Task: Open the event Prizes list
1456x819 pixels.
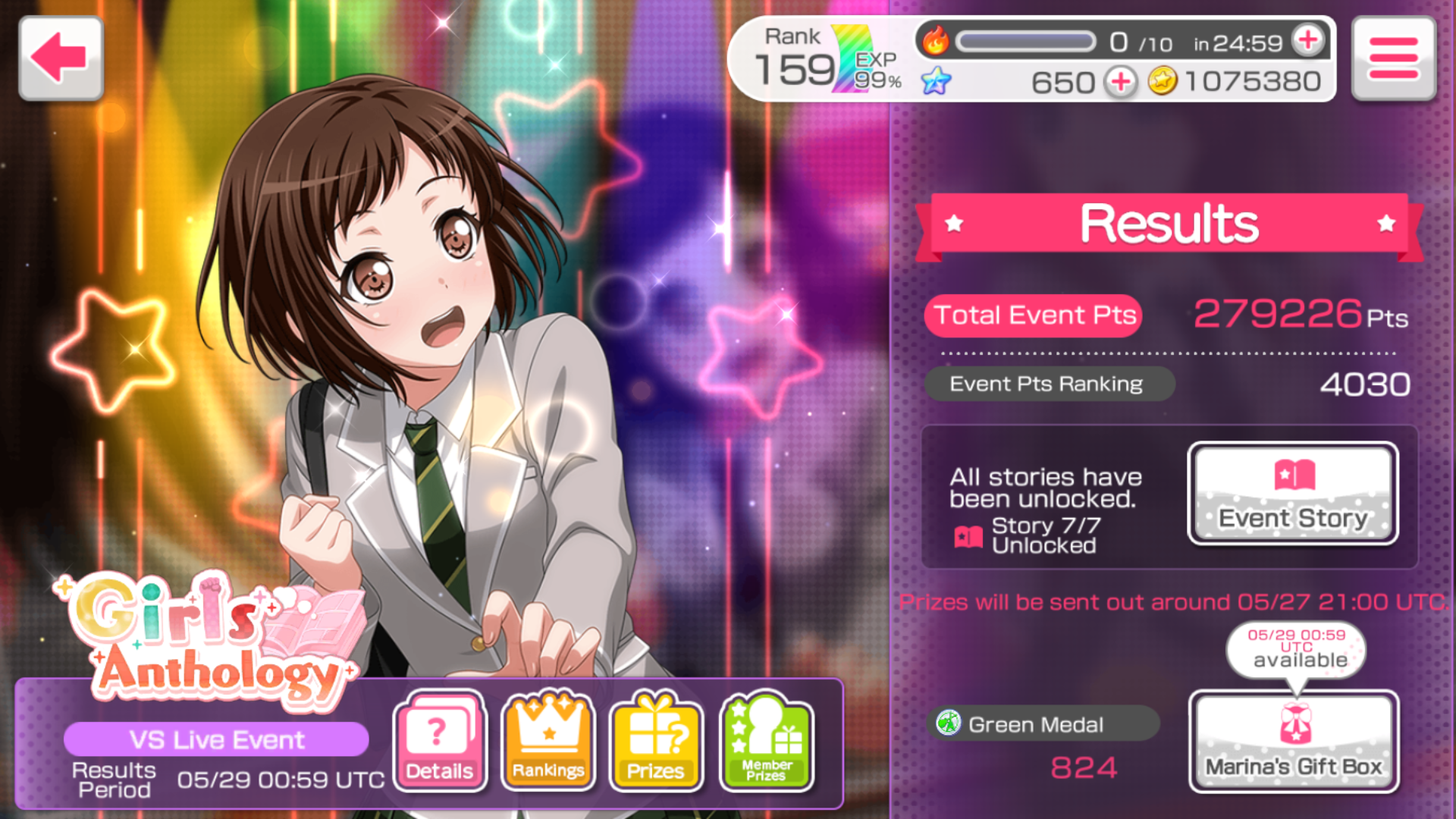Action: (656, 741)
